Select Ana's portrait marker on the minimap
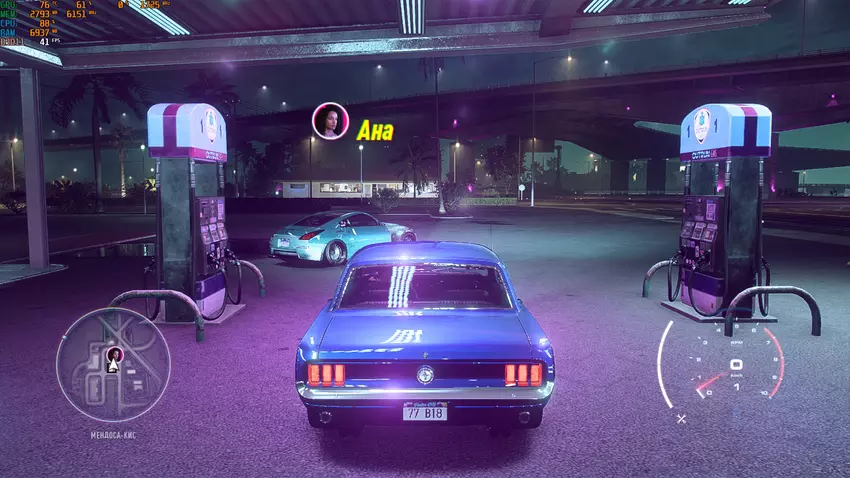The height and width of the screenshot is (478, 850). click(113, 355)
